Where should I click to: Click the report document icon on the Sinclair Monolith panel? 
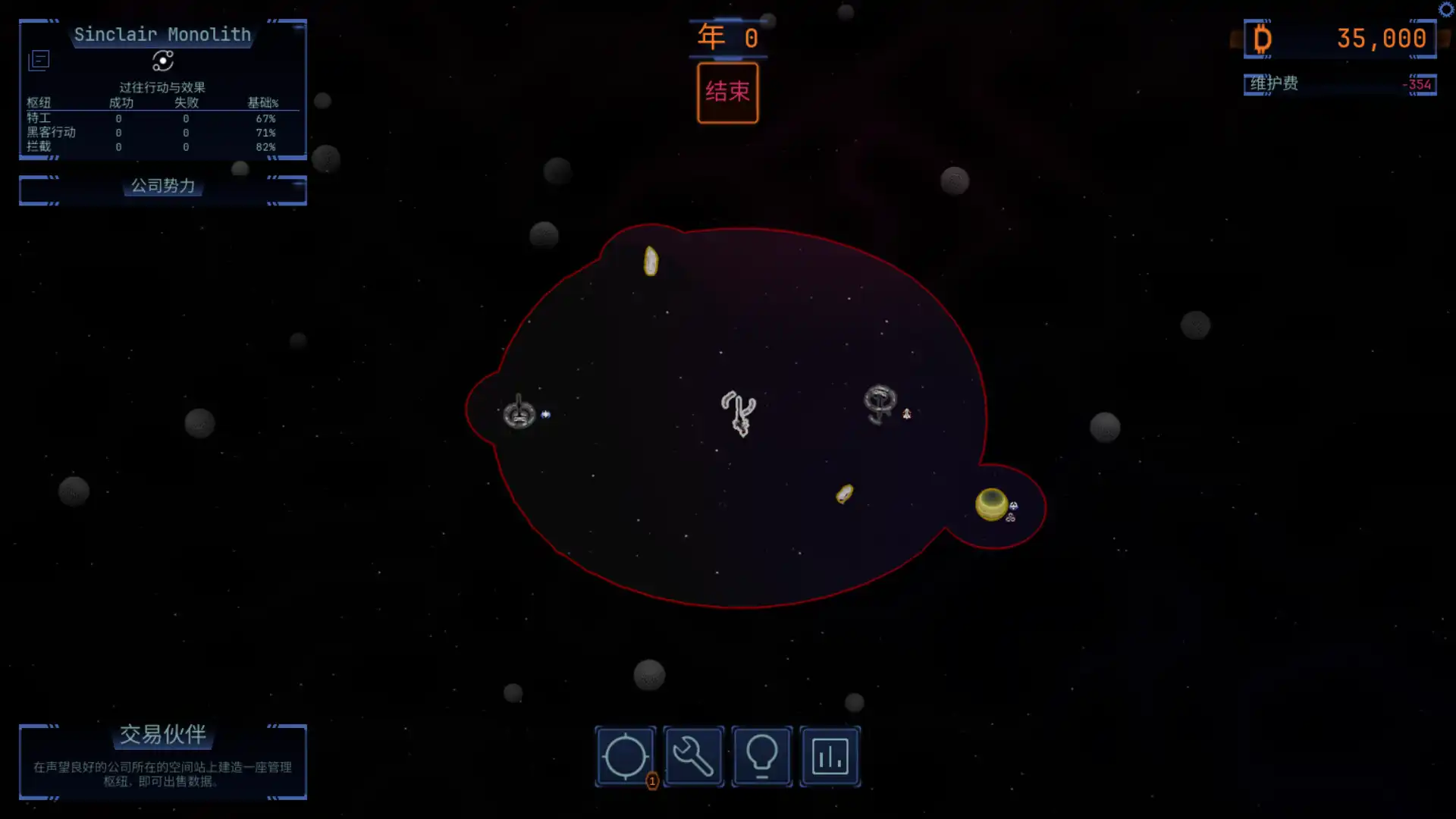(38, 59)
